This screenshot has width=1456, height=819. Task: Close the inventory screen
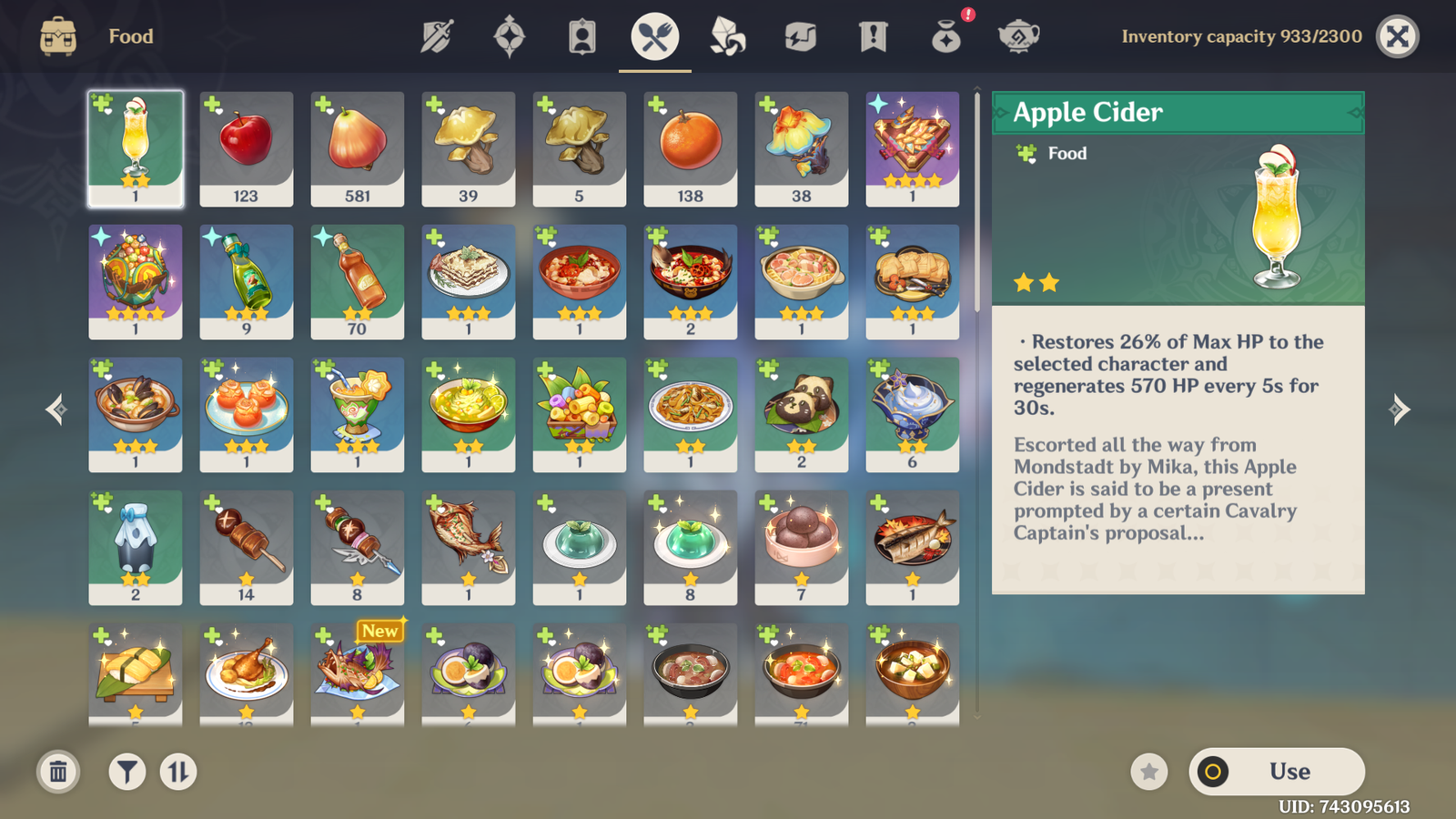[1398, 36]
